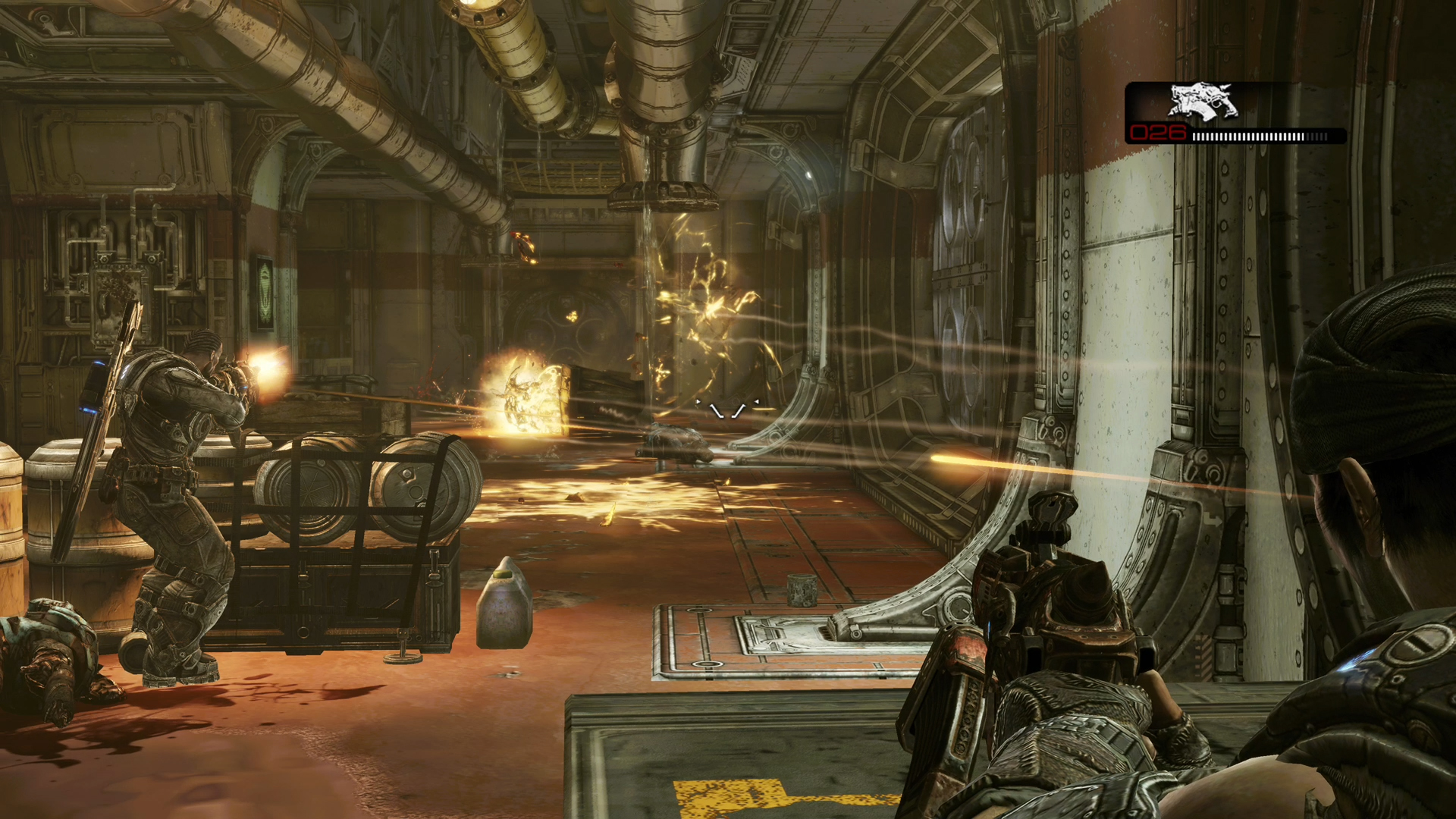Select the equipped weapon icon in the HUD
This screenshot has width=1456, height=819.
point(1203,102)
